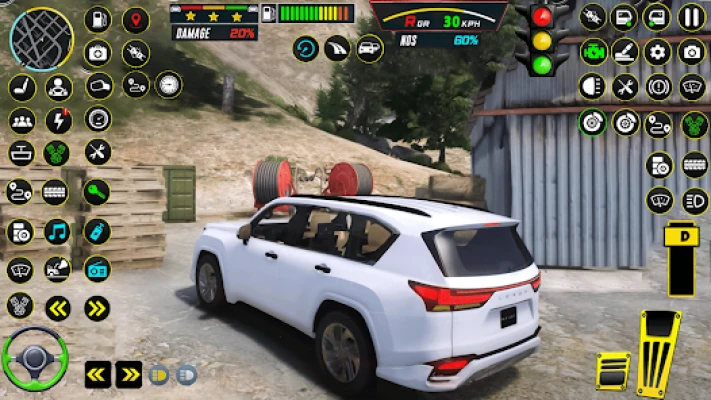This screenshot has height=400, width=711.
Task: Tap the fuel pump icon
Action: (98, 19)
